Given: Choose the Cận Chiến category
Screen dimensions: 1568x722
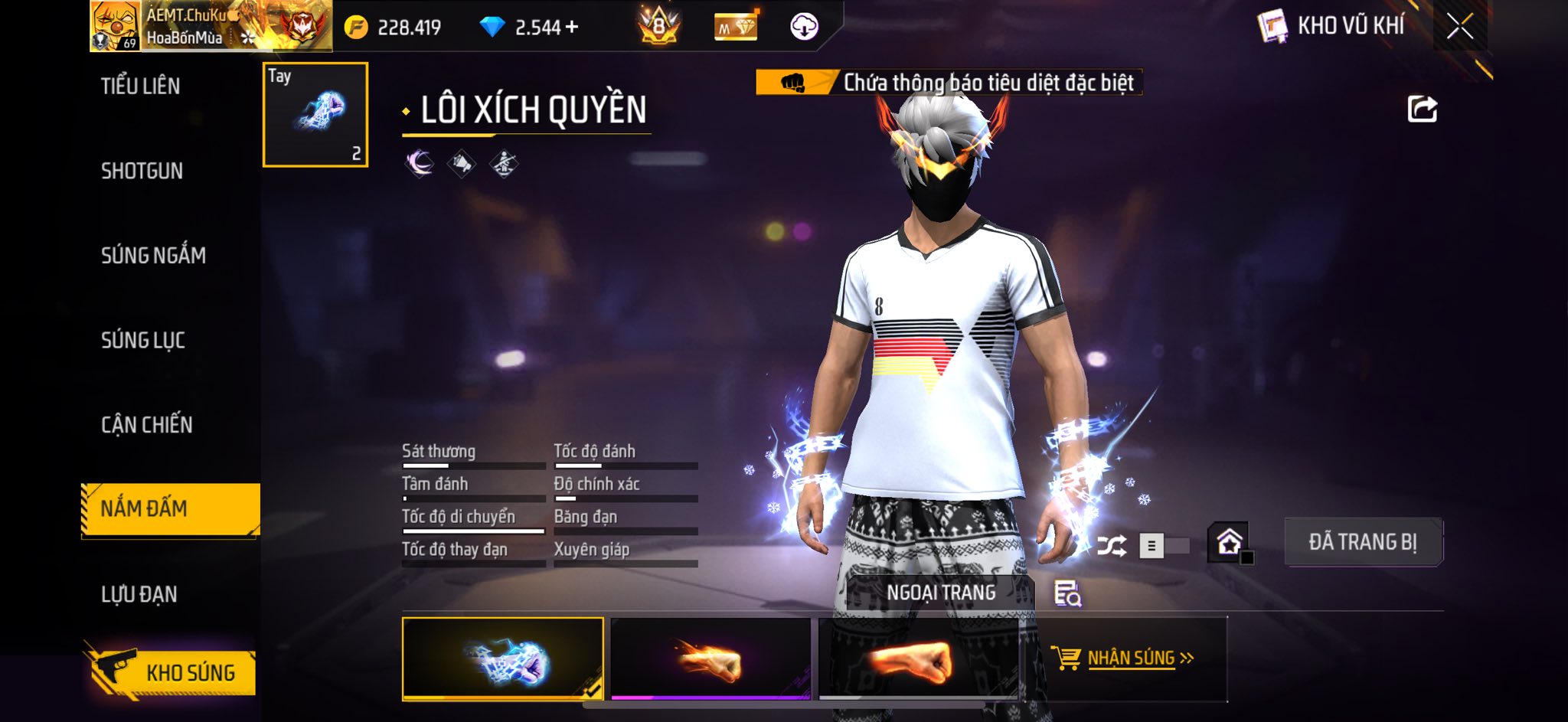Looking at the screenshot, I should 147,425.
